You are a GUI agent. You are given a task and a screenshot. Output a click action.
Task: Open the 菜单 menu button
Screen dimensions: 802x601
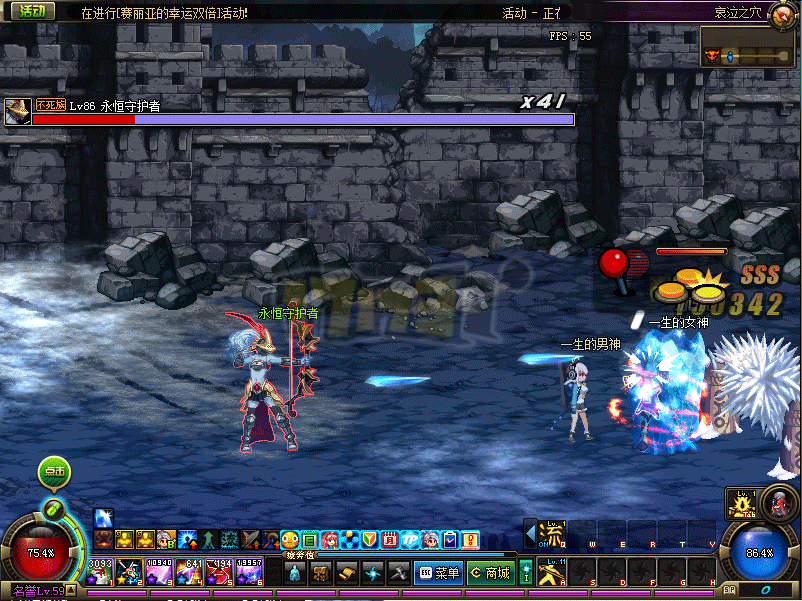438,573
